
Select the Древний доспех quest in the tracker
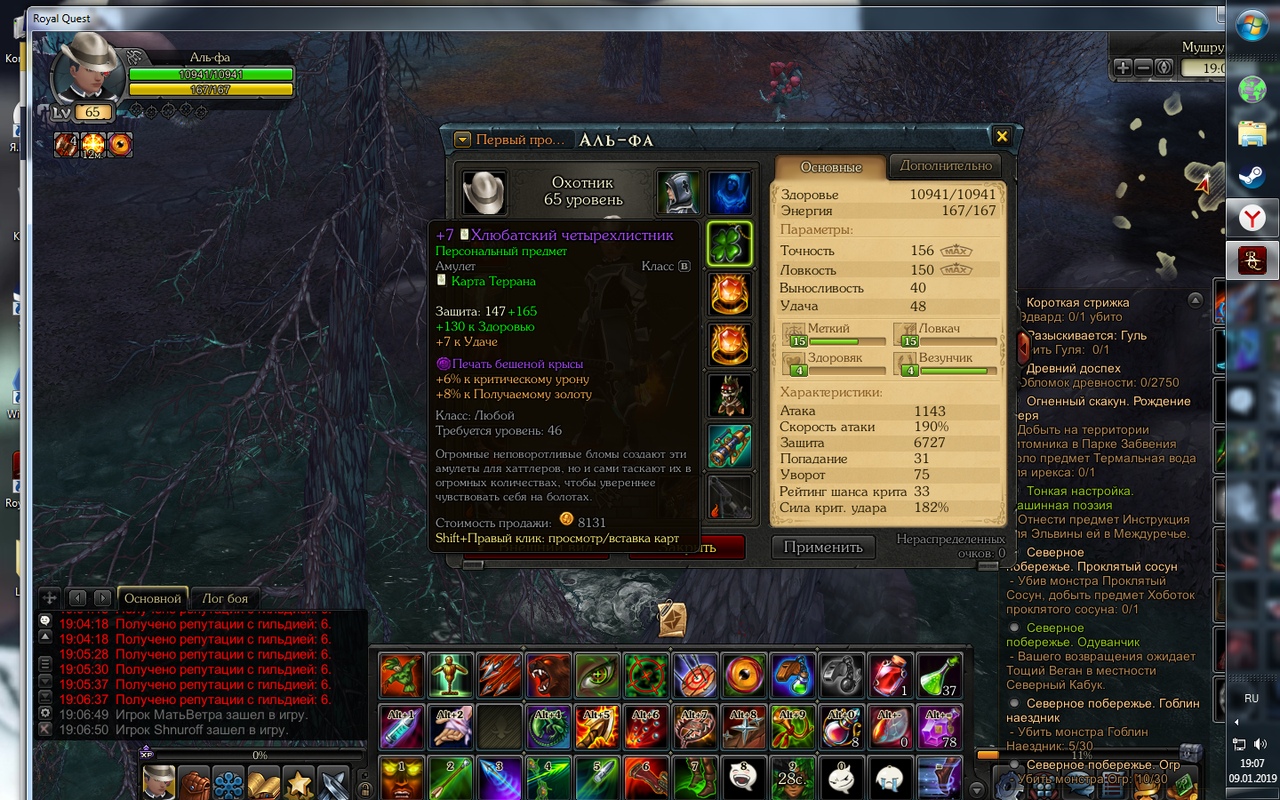coord(1070,368)
